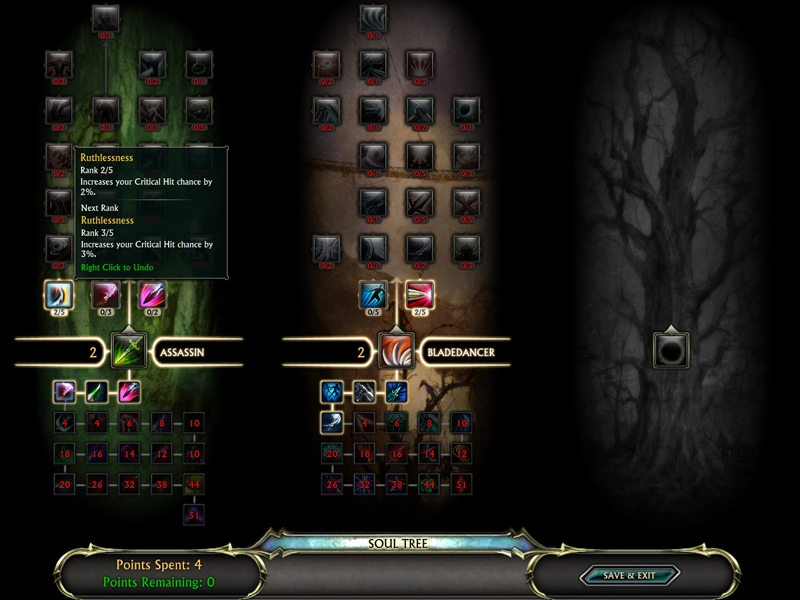Click the Save & Exit button
800x600 pixels.
(629, 575)
